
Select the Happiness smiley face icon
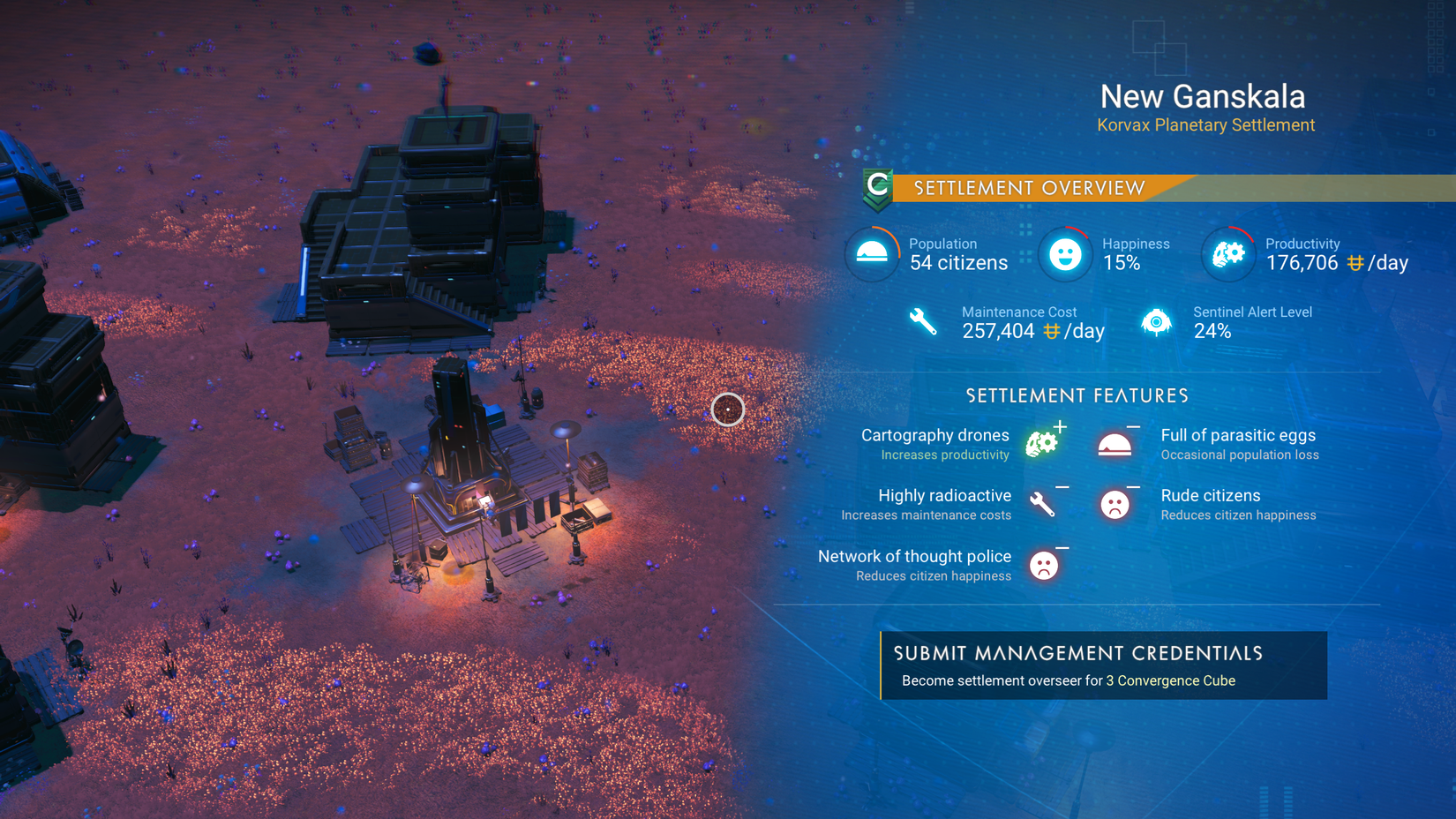point(1064,254)
